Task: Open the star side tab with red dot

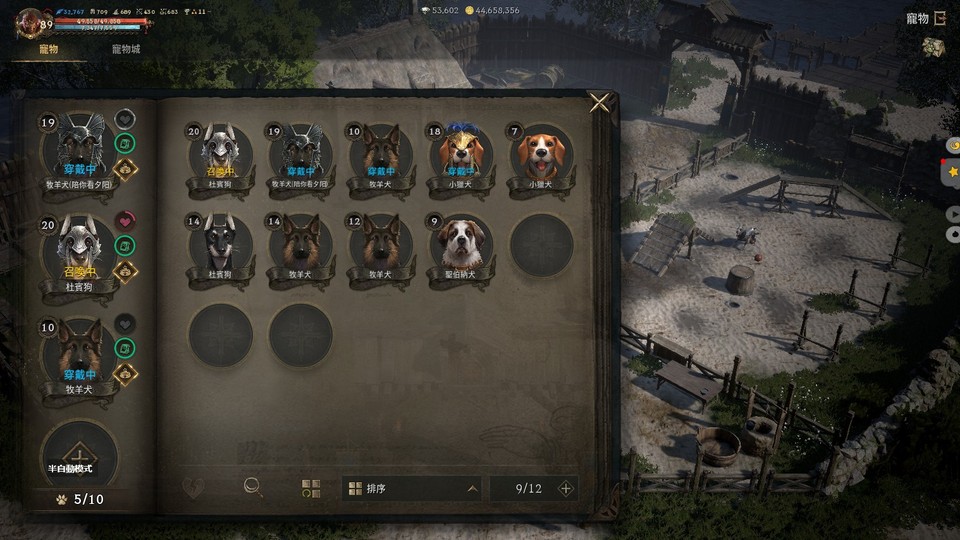Action: (x=953, y=172)
